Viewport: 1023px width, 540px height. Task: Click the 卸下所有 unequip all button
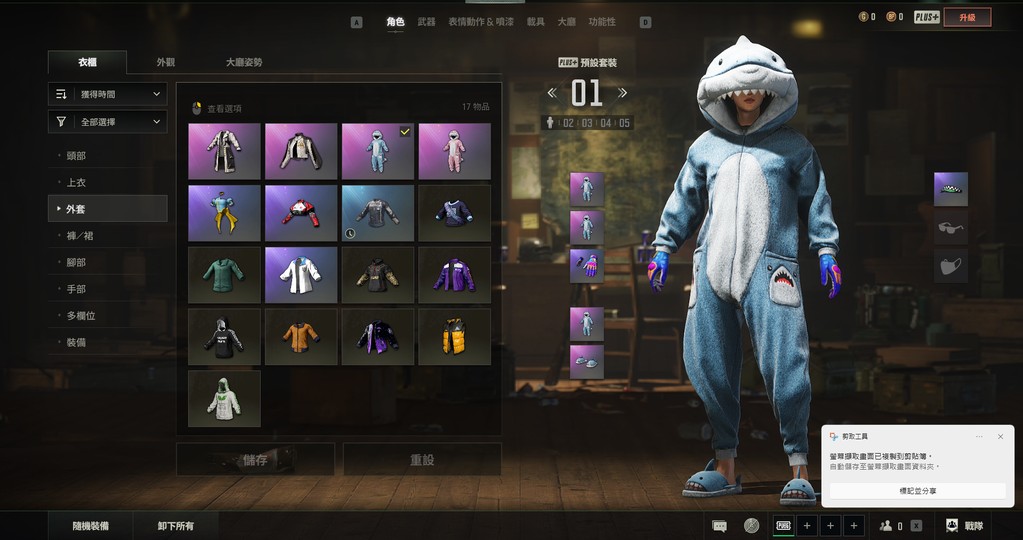tap(176, 525)
